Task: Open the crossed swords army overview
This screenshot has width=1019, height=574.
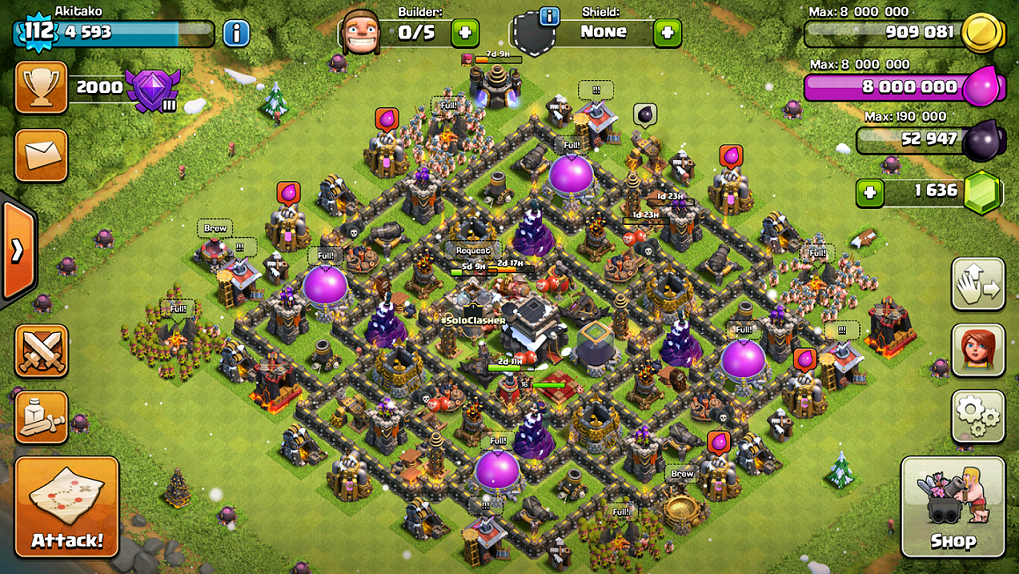Action: pos(41,351)
